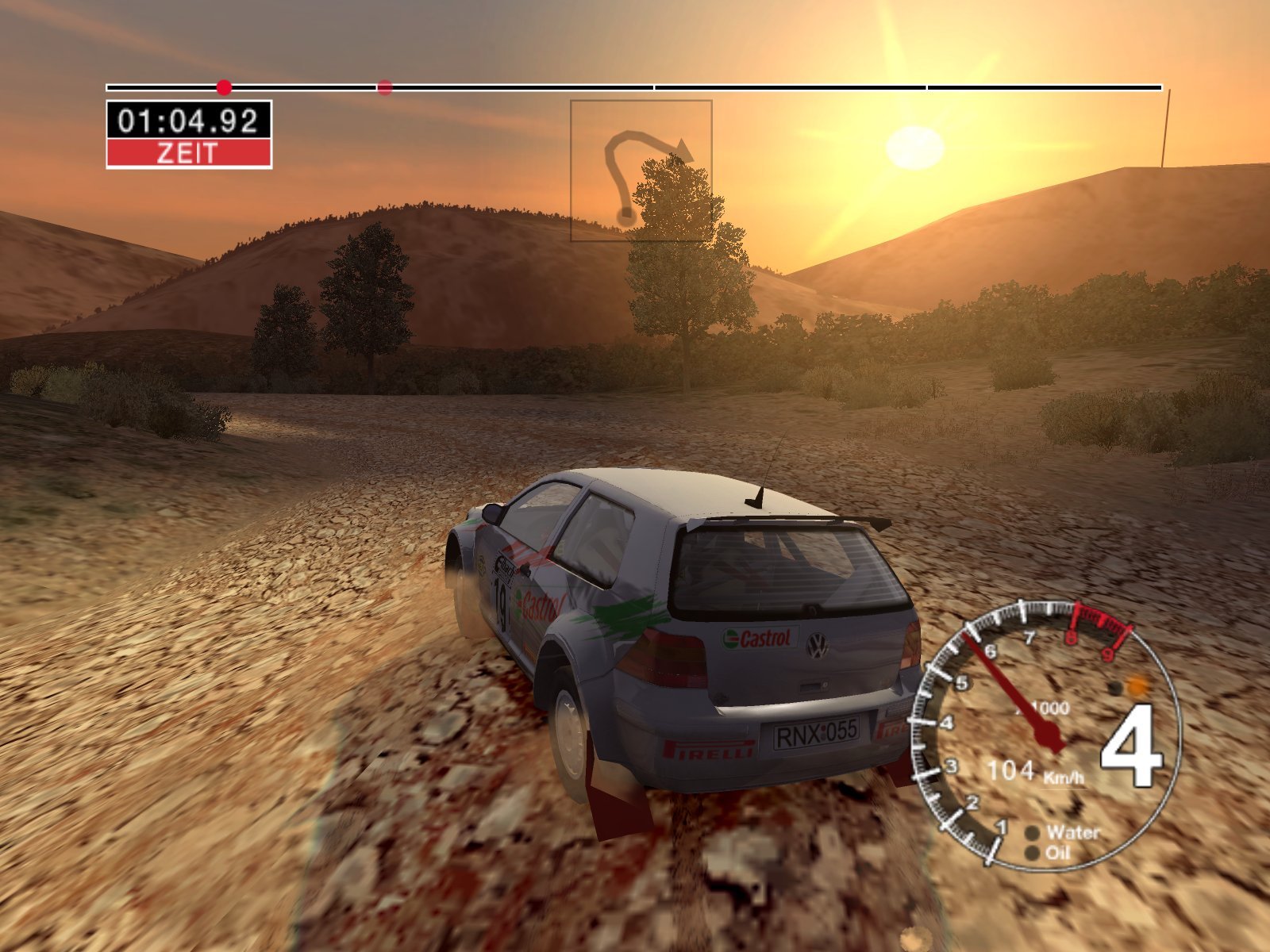The image size is (1270, 952).
Task: Click the Water warning light
Action: click(1033, 833)
